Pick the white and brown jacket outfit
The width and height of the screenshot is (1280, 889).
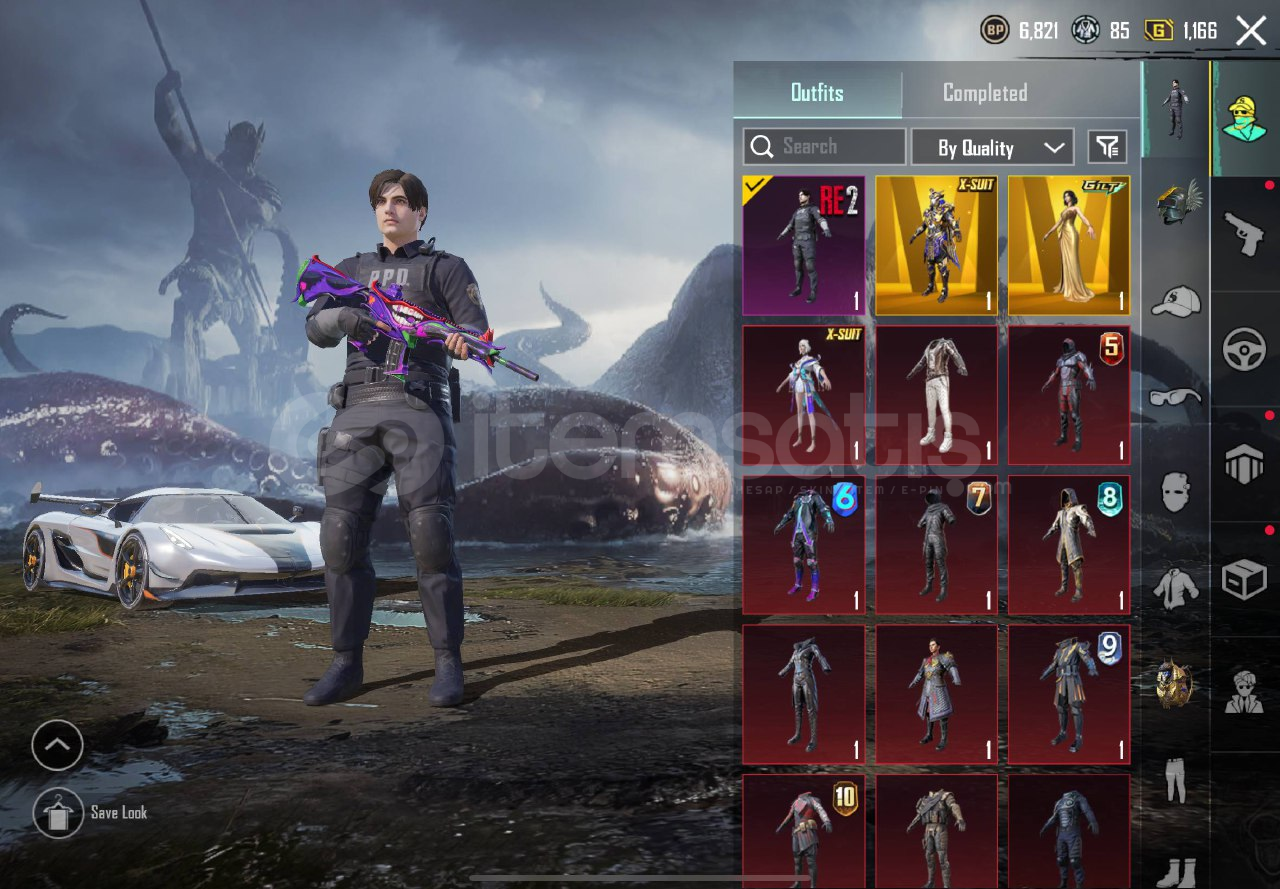[936, 395]
